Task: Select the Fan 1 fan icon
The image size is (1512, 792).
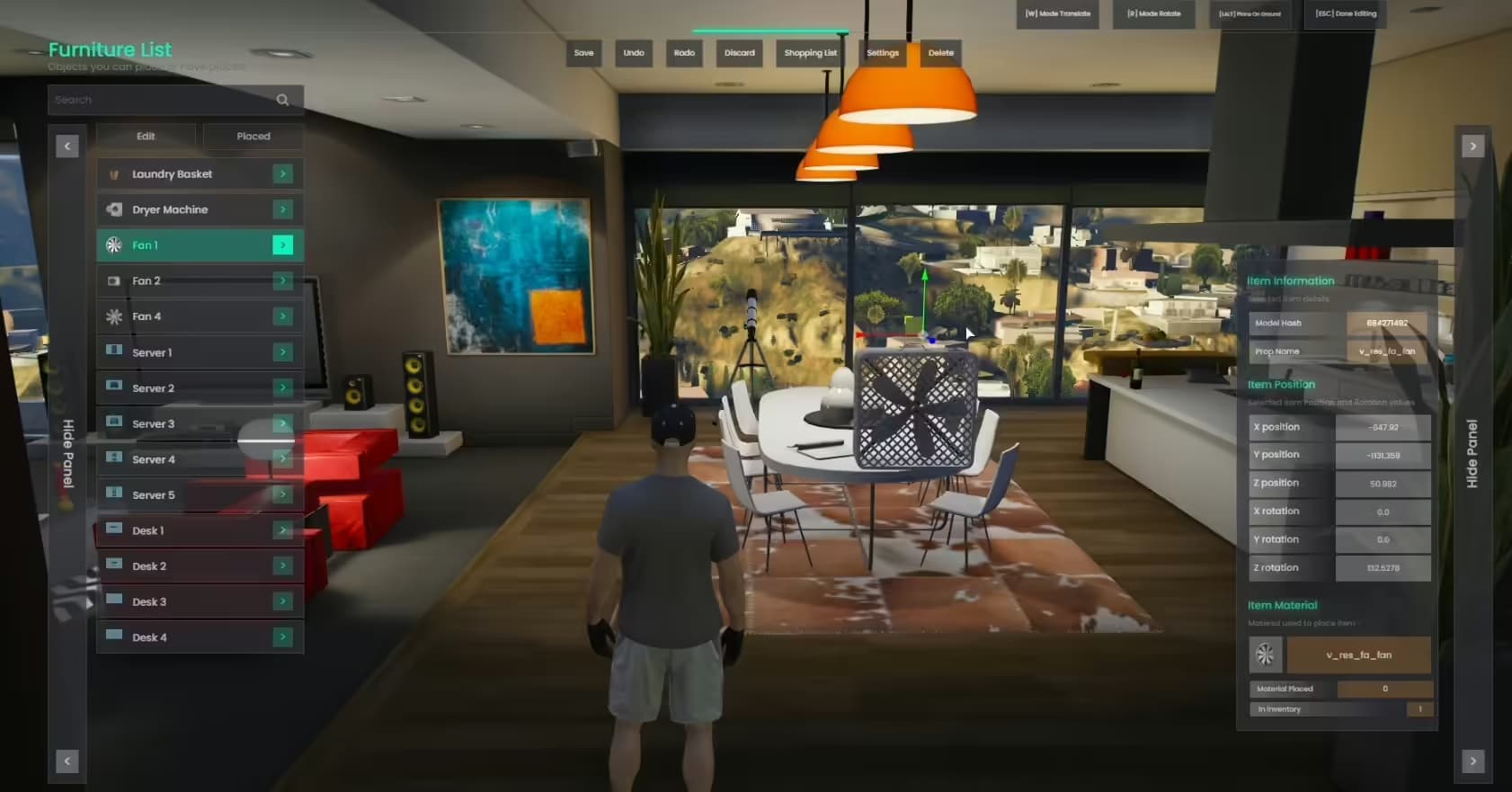Action: pyautogui.click(x=114, y=245)
